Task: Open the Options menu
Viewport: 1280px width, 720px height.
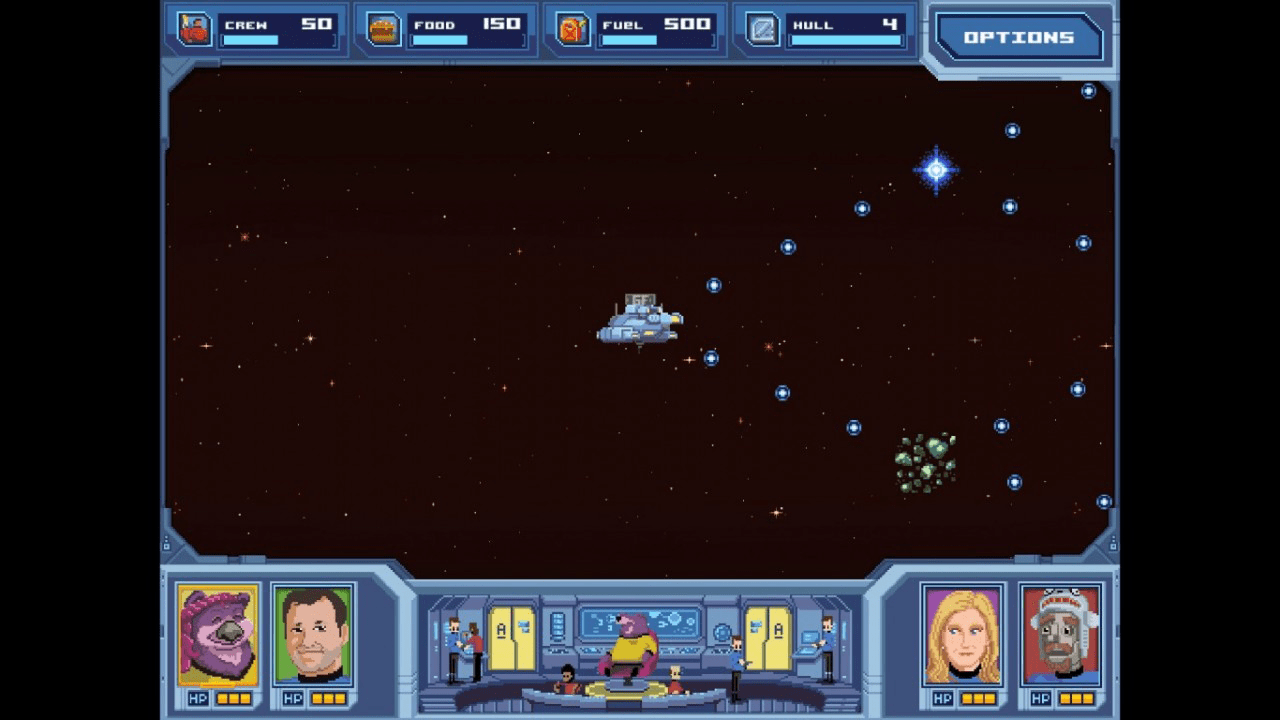Action: pyautogui.click(x=1018, y=38)
